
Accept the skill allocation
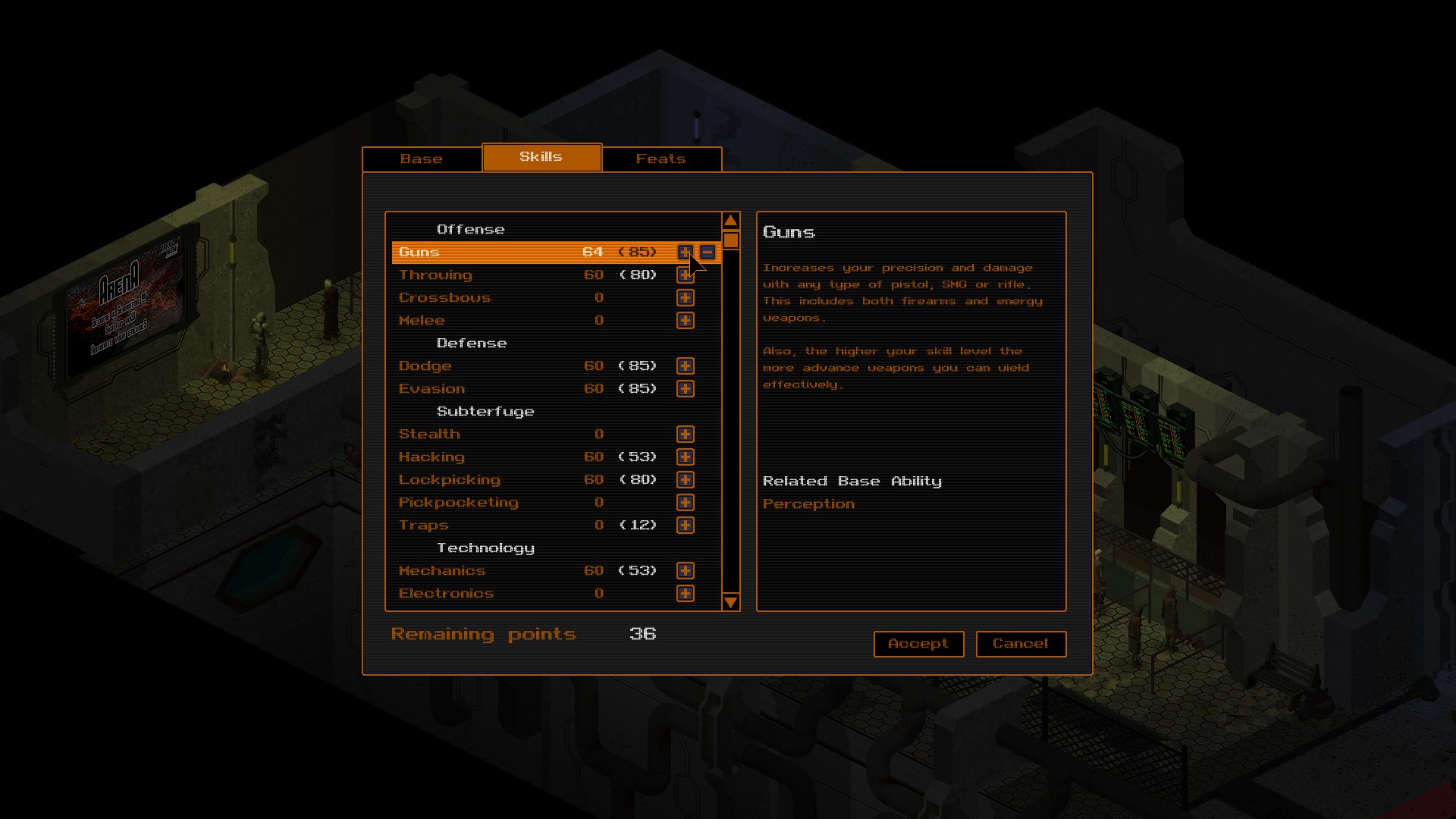coord(918,644)
